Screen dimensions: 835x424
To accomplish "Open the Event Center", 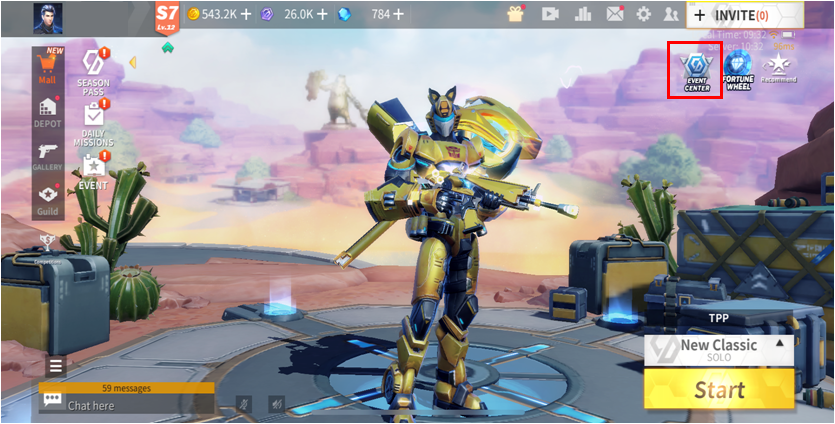I will pyautogui.click(x=696, y=71).
